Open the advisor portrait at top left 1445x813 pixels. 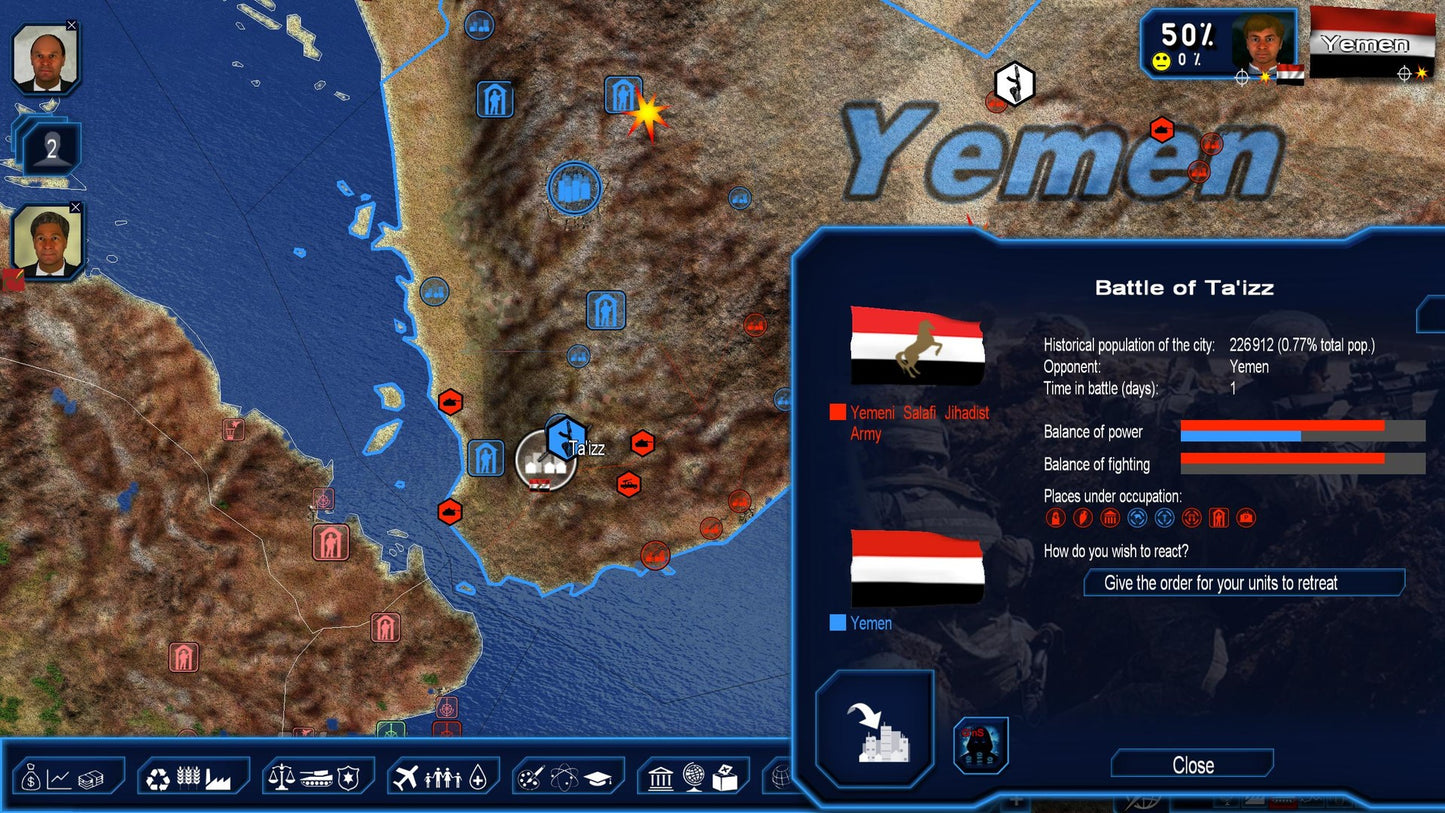point(44,55)
